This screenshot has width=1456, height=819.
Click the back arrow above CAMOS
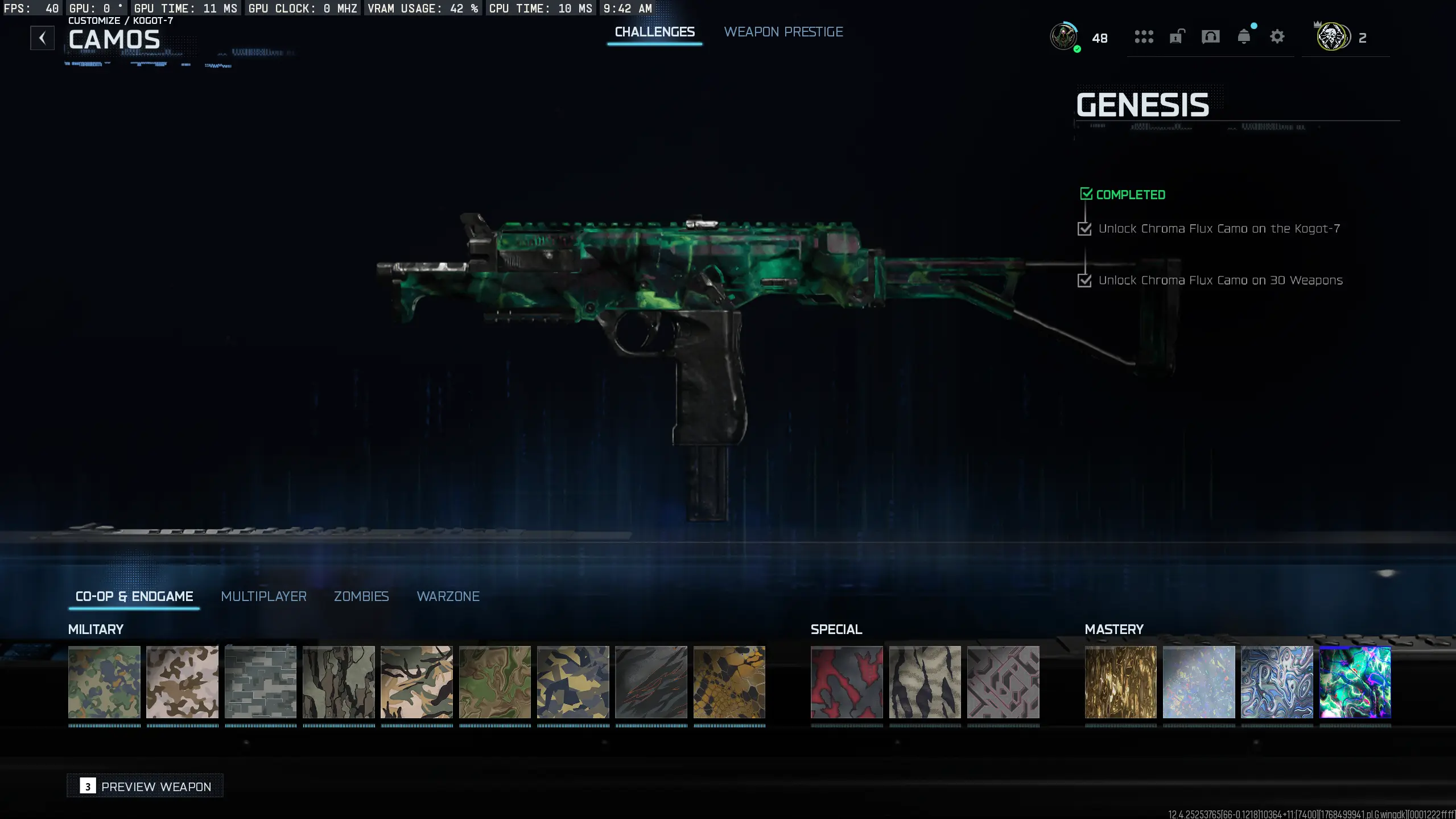(x=42, y=38)
